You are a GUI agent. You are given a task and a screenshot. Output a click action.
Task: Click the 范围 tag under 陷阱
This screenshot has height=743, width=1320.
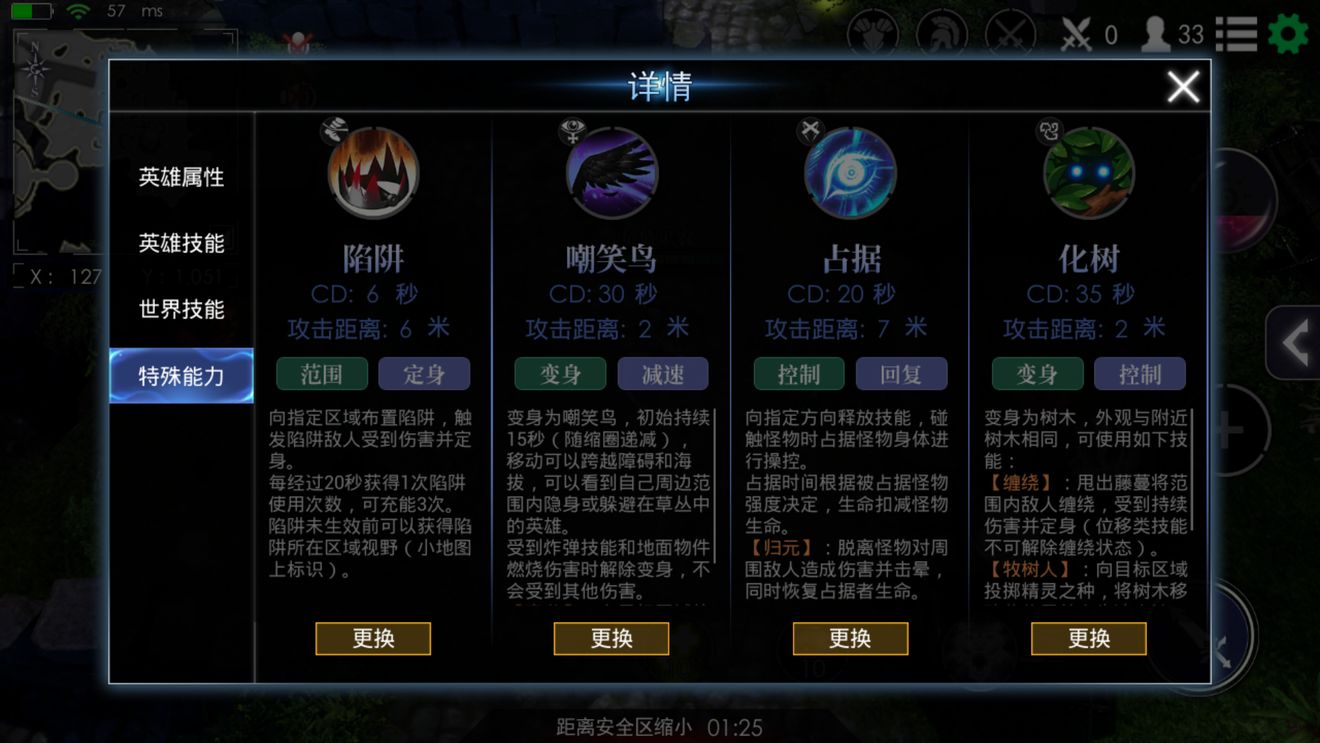pyautogui.click(x=322, y=374)
